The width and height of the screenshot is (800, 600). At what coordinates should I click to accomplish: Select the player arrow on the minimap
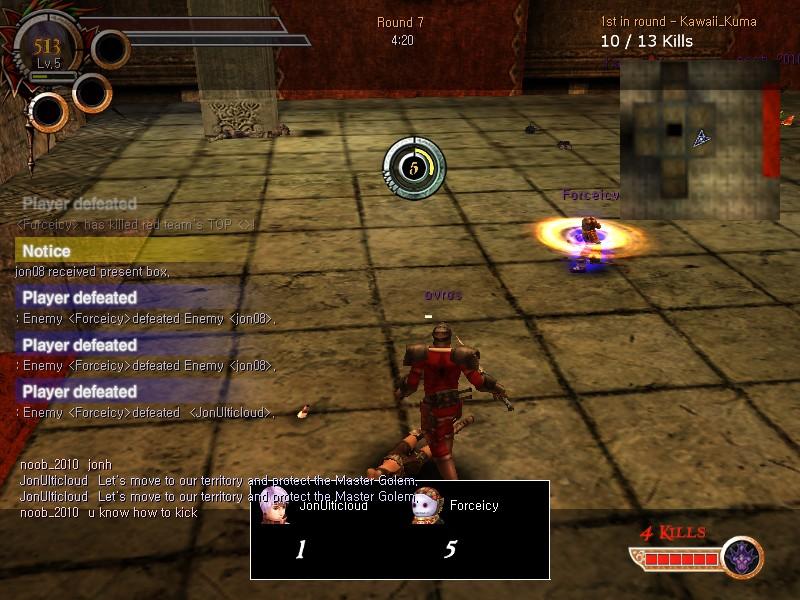[702, 139]
